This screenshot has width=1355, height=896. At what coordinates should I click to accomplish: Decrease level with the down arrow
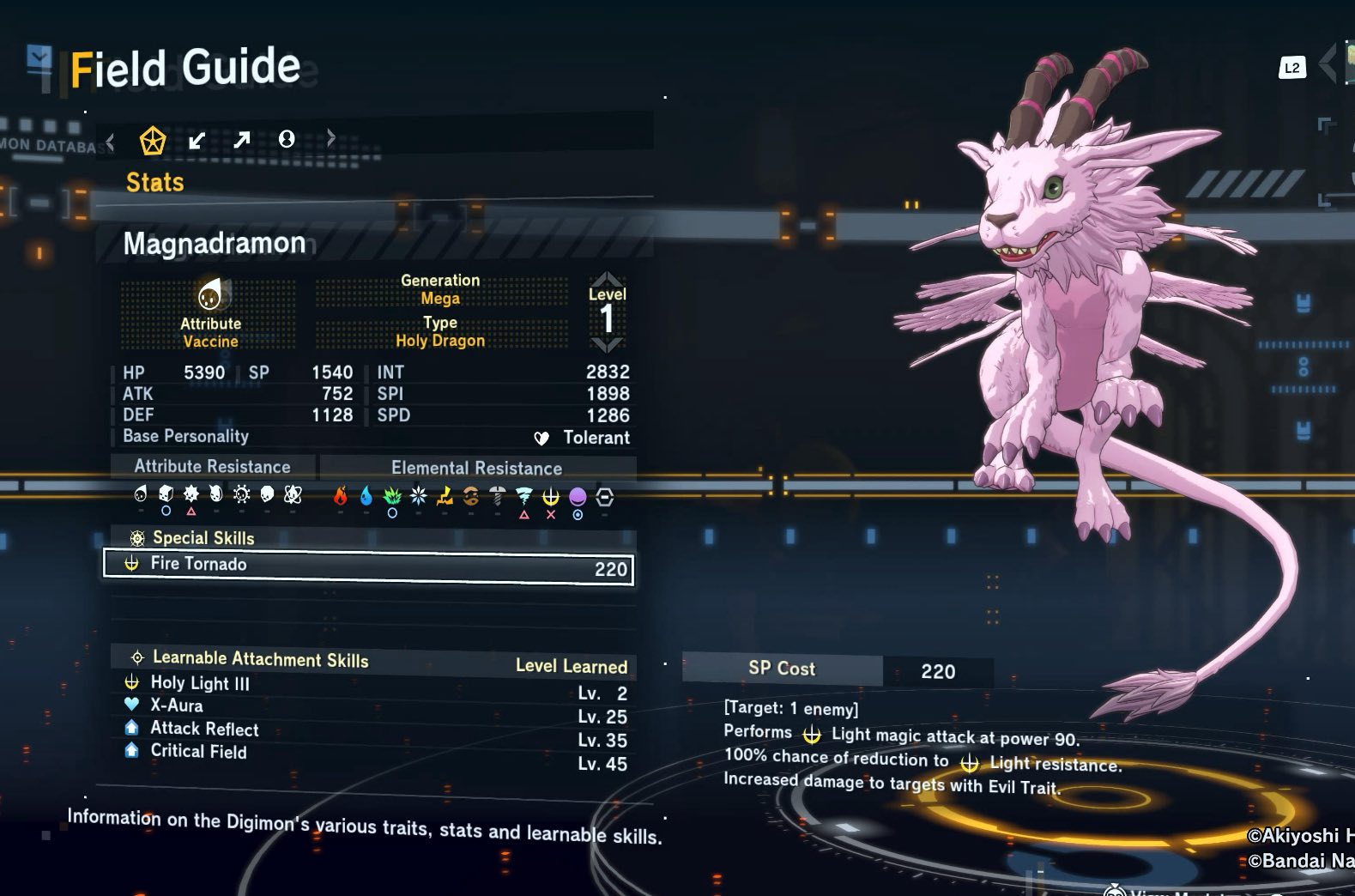click(607, 345)
